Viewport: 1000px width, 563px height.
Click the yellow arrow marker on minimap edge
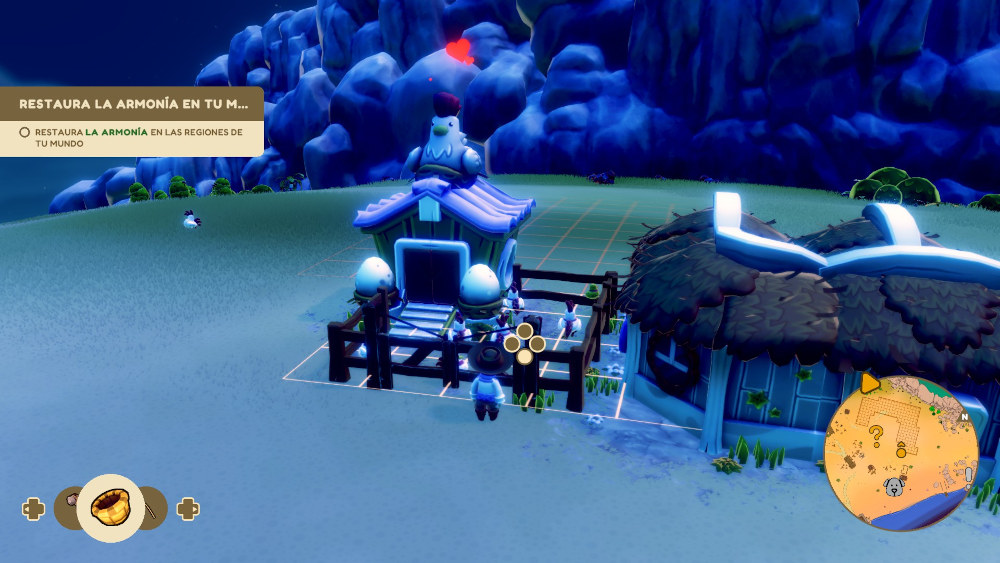pyautogui.click(x=870, y=382)
